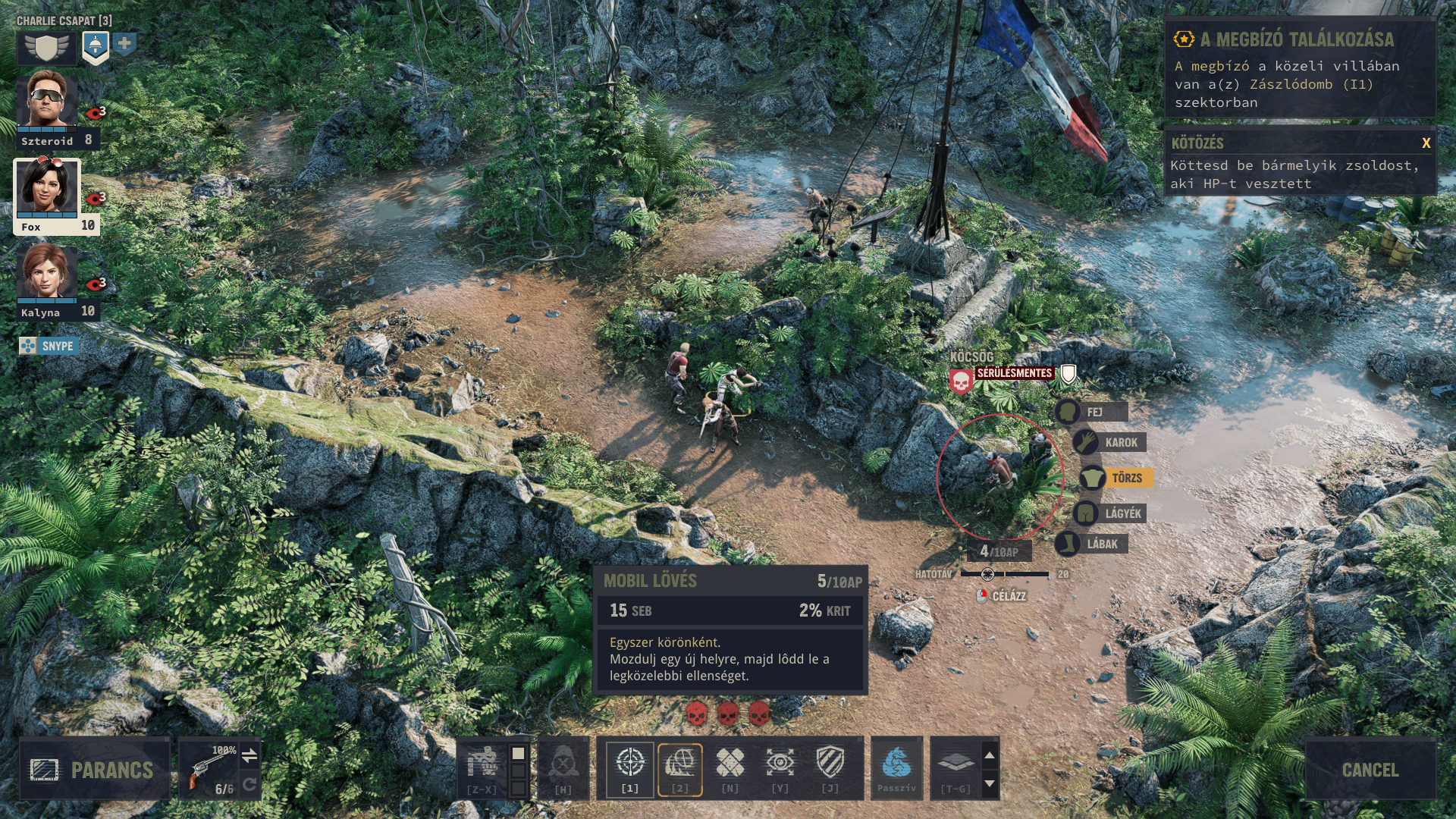Click Fox's selected portrait
Image resolution: width=1456 pixels, height=819 pixels.
coord(47,186)
